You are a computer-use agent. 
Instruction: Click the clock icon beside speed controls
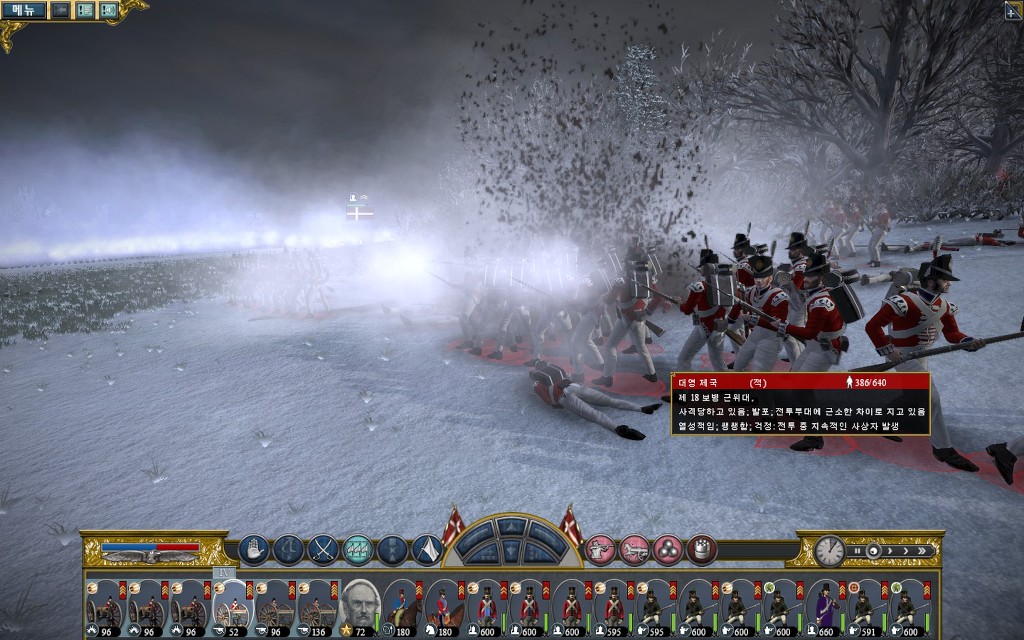tap(829, 550)
